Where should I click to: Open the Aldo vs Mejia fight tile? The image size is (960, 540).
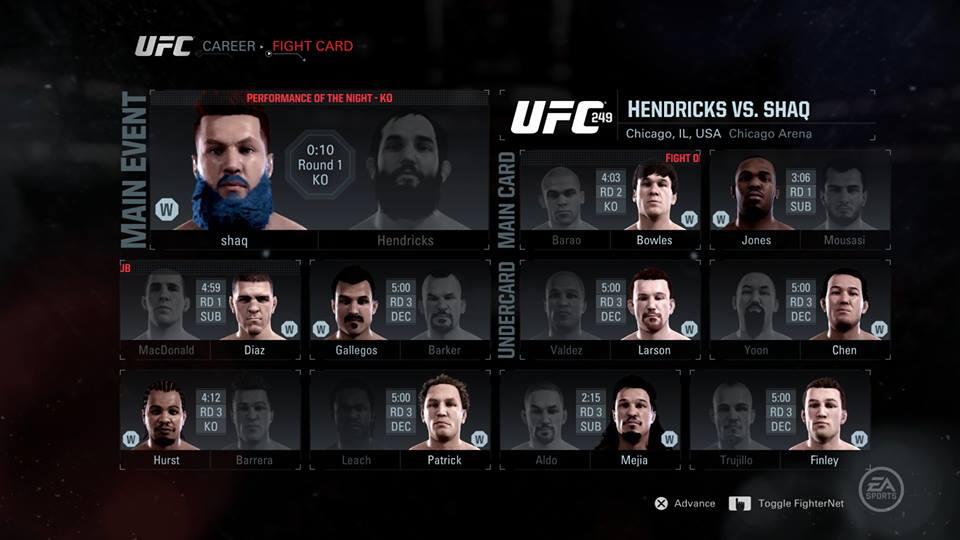point(590,420)
